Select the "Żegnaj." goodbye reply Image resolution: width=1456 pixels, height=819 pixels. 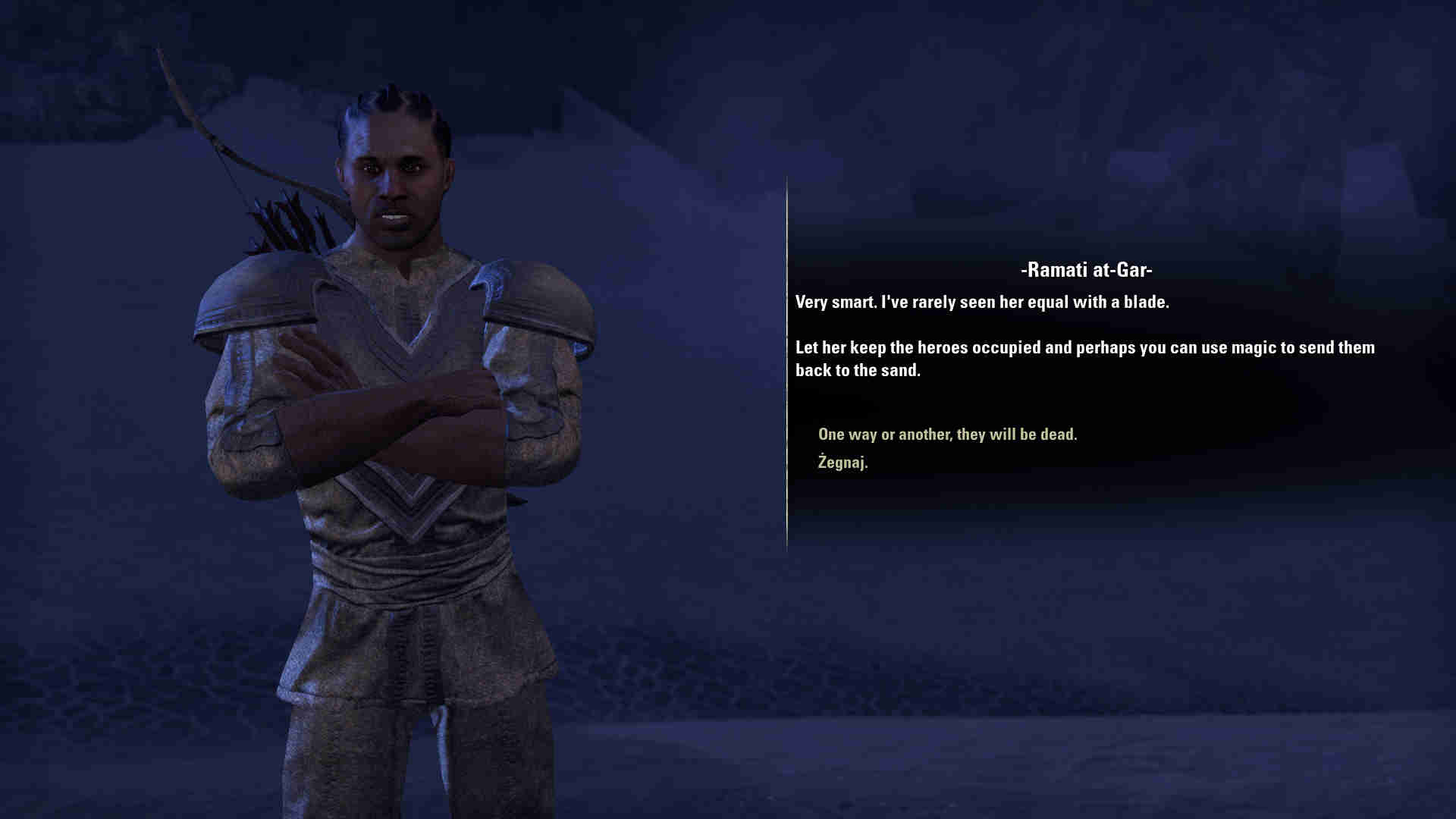[x=843, y=463]
